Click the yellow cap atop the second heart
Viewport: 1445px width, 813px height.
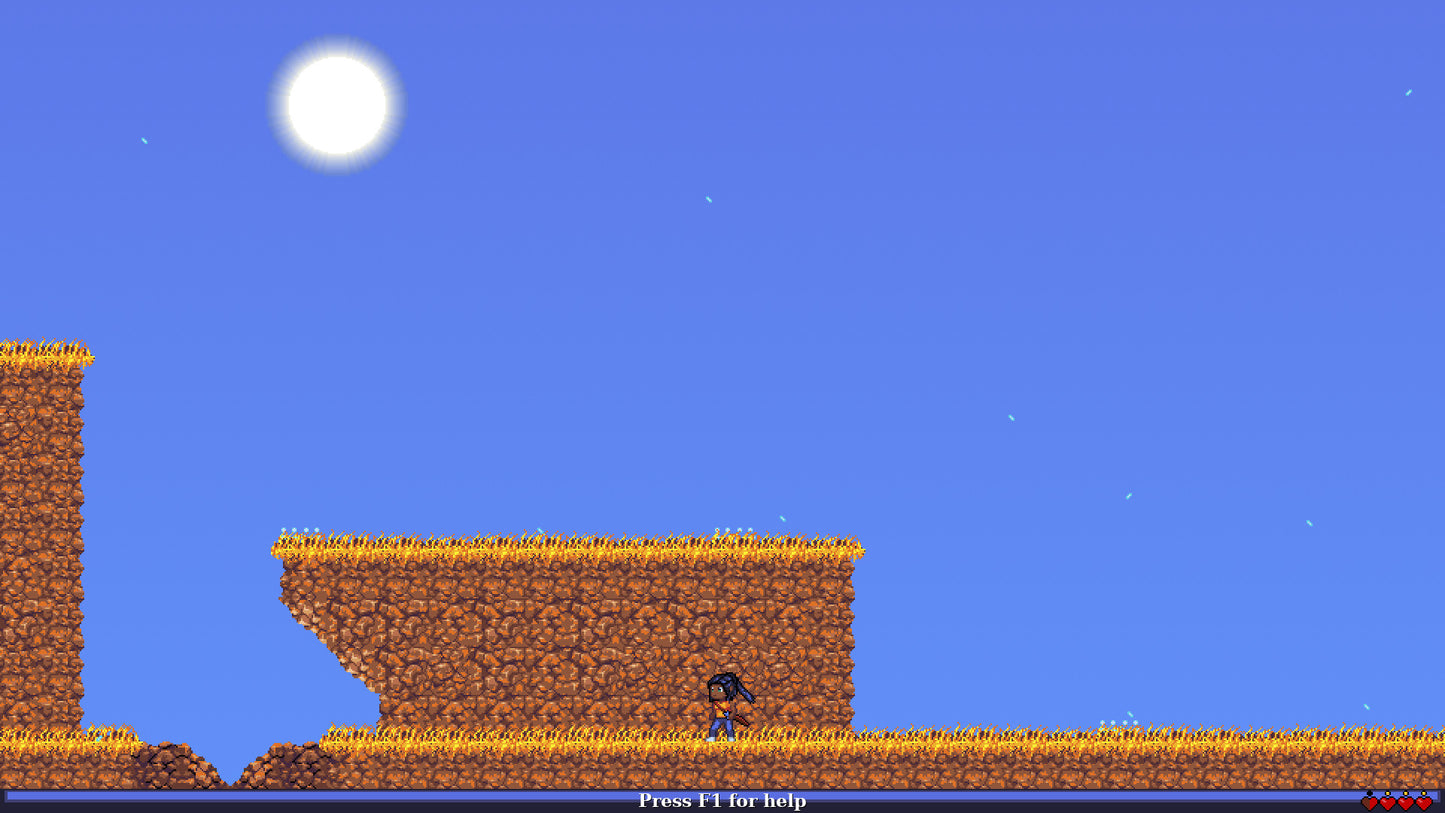pyautogui.click(x=1387, y=793)
